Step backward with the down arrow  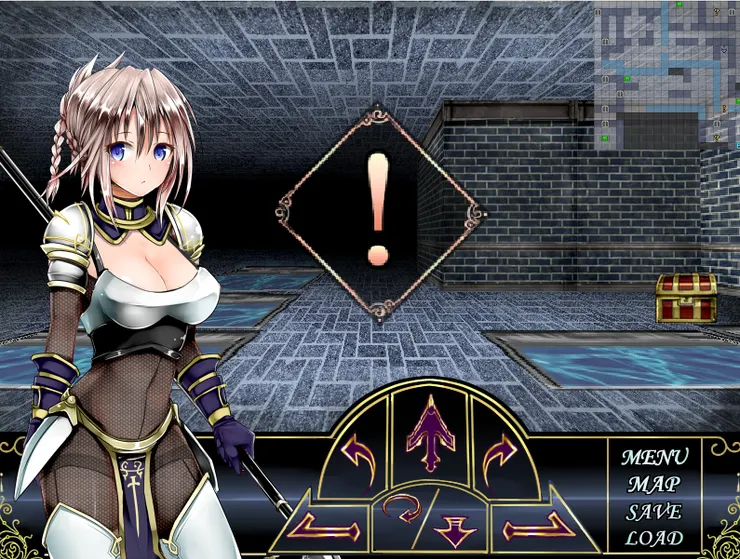coord(455,527)
